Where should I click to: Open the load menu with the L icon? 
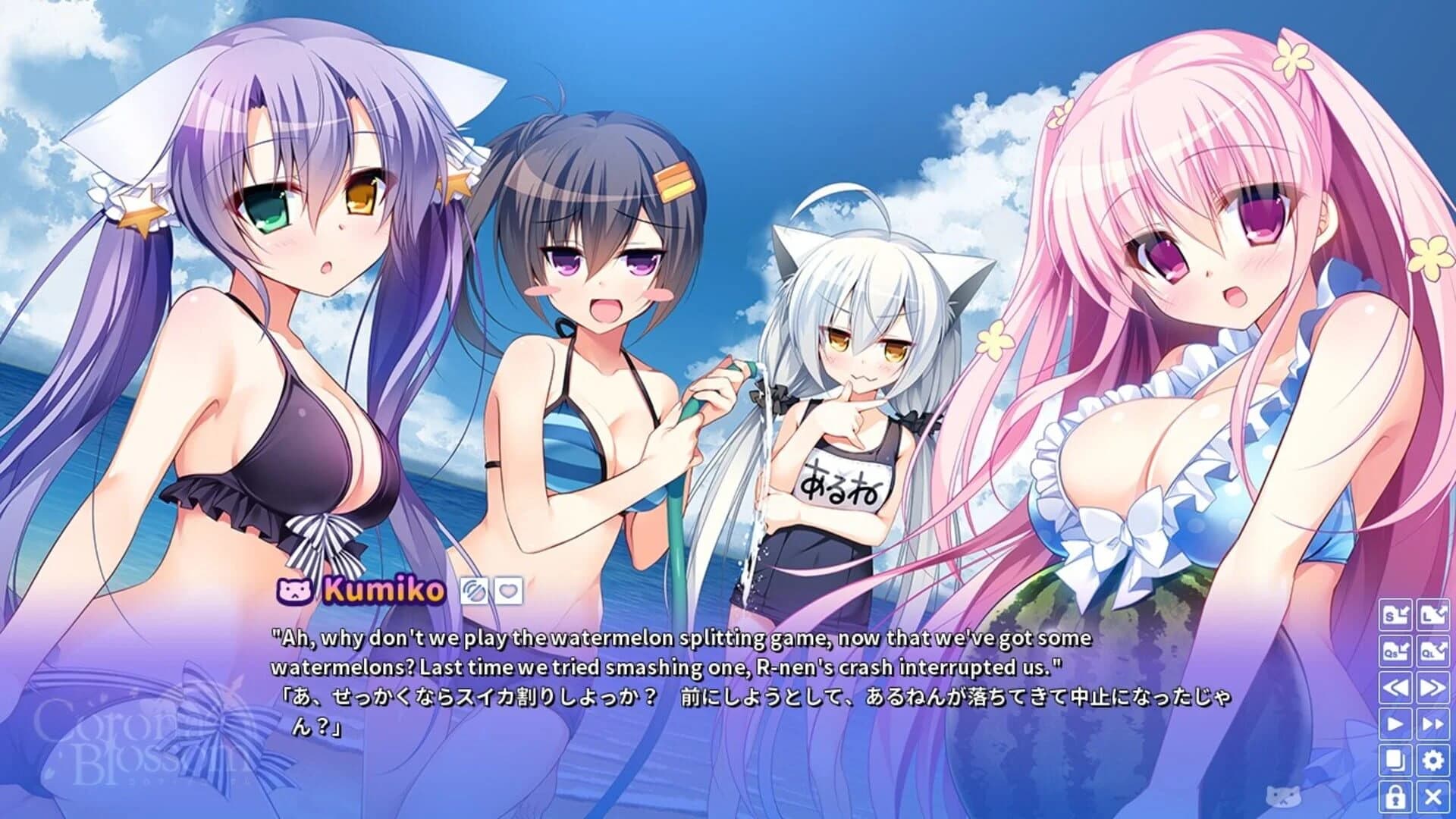coord(1433,614)
